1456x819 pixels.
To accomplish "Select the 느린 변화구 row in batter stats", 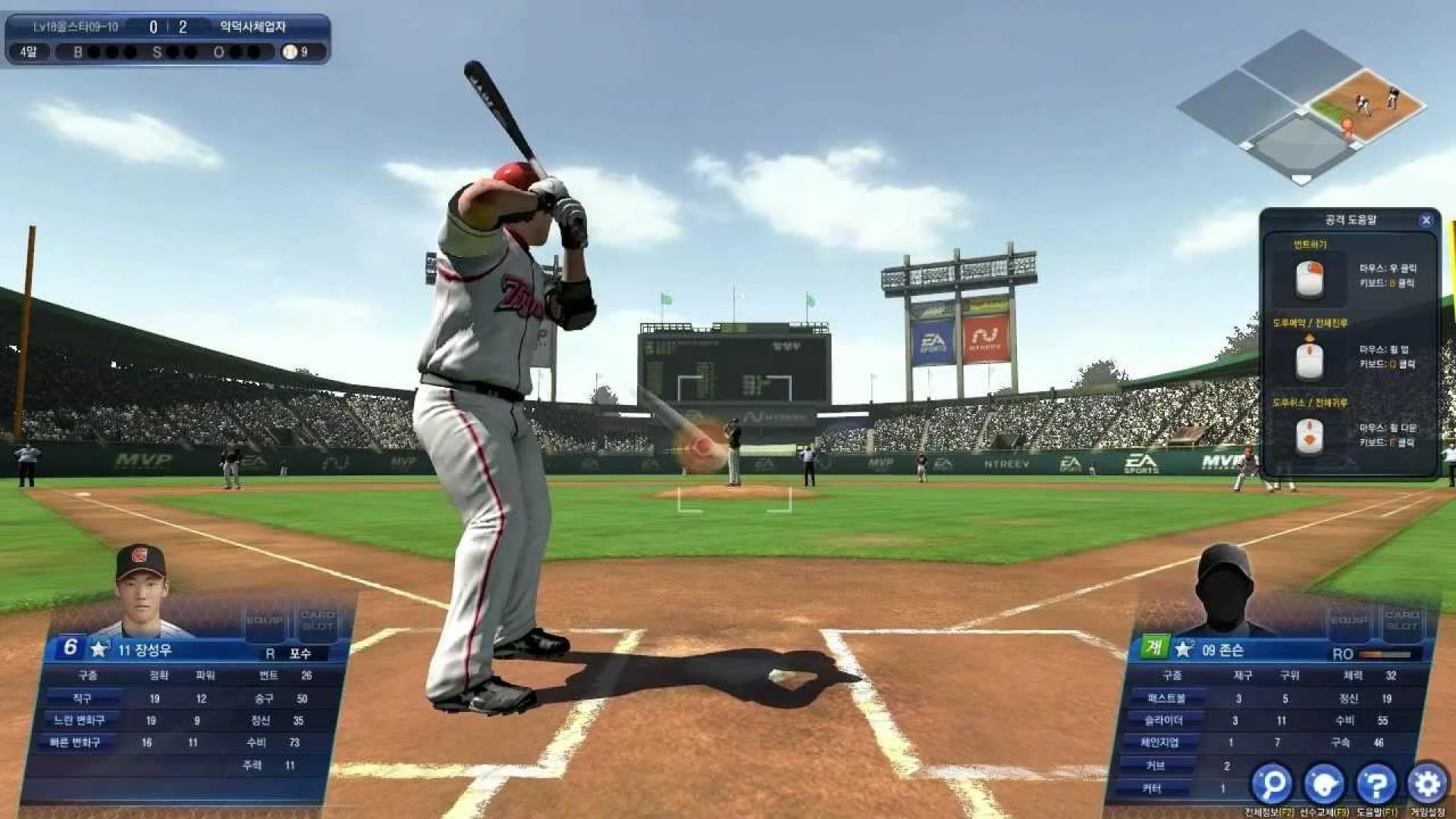I will coord(80,720).
